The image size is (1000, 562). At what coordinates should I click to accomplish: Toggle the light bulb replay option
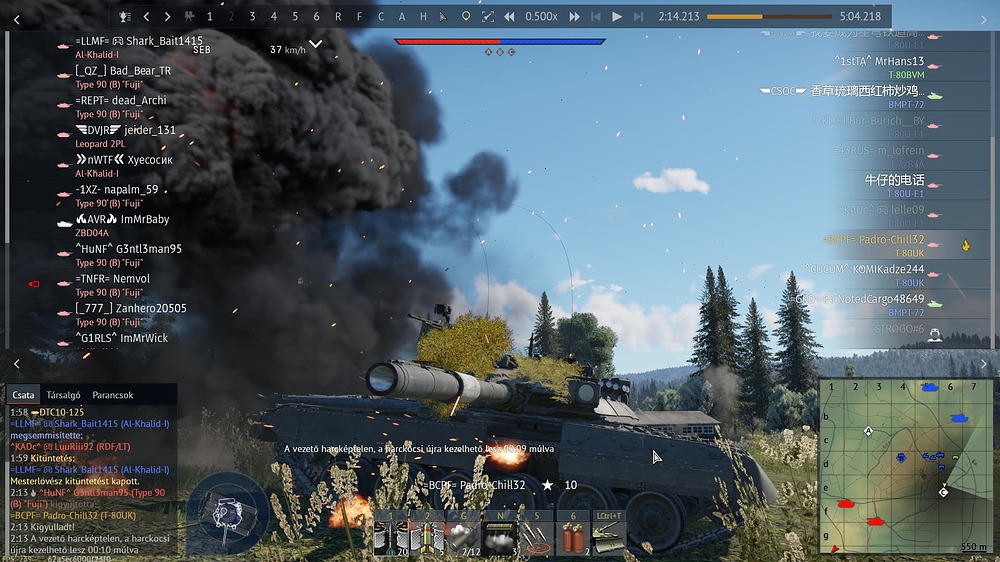point(465,16)
